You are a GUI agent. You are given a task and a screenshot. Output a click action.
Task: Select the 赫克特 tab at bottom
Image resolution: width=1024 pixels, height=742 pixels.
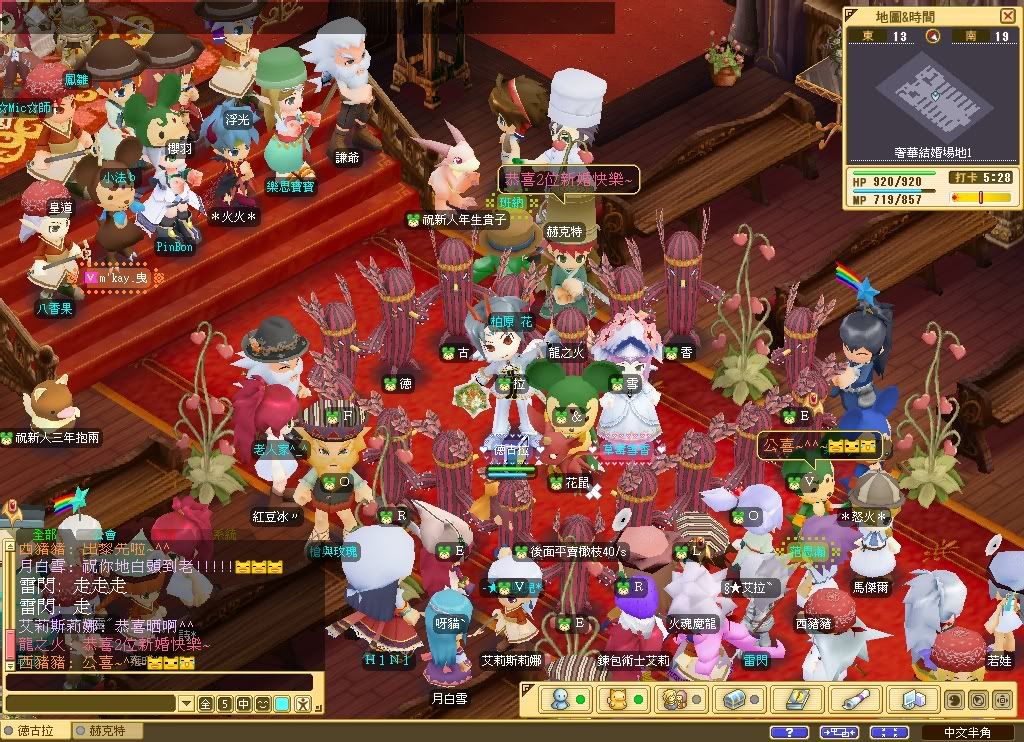coord(107,731)
